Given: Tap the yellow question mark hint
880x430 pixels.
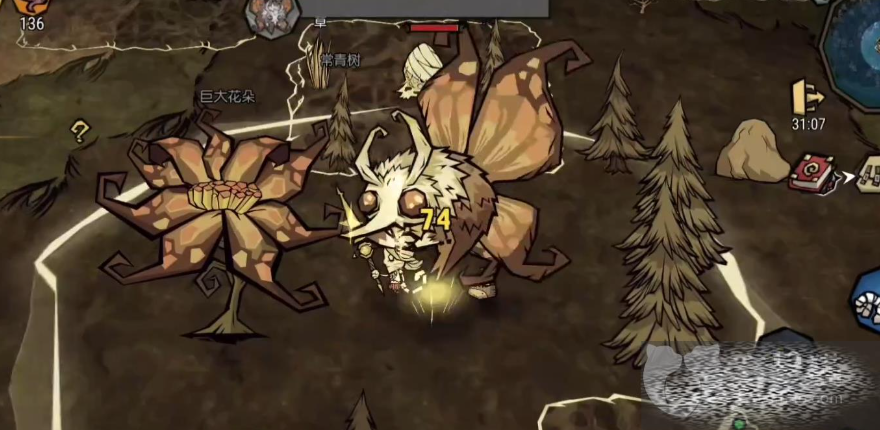Looking at the screenshot, I should pos(79,131).
